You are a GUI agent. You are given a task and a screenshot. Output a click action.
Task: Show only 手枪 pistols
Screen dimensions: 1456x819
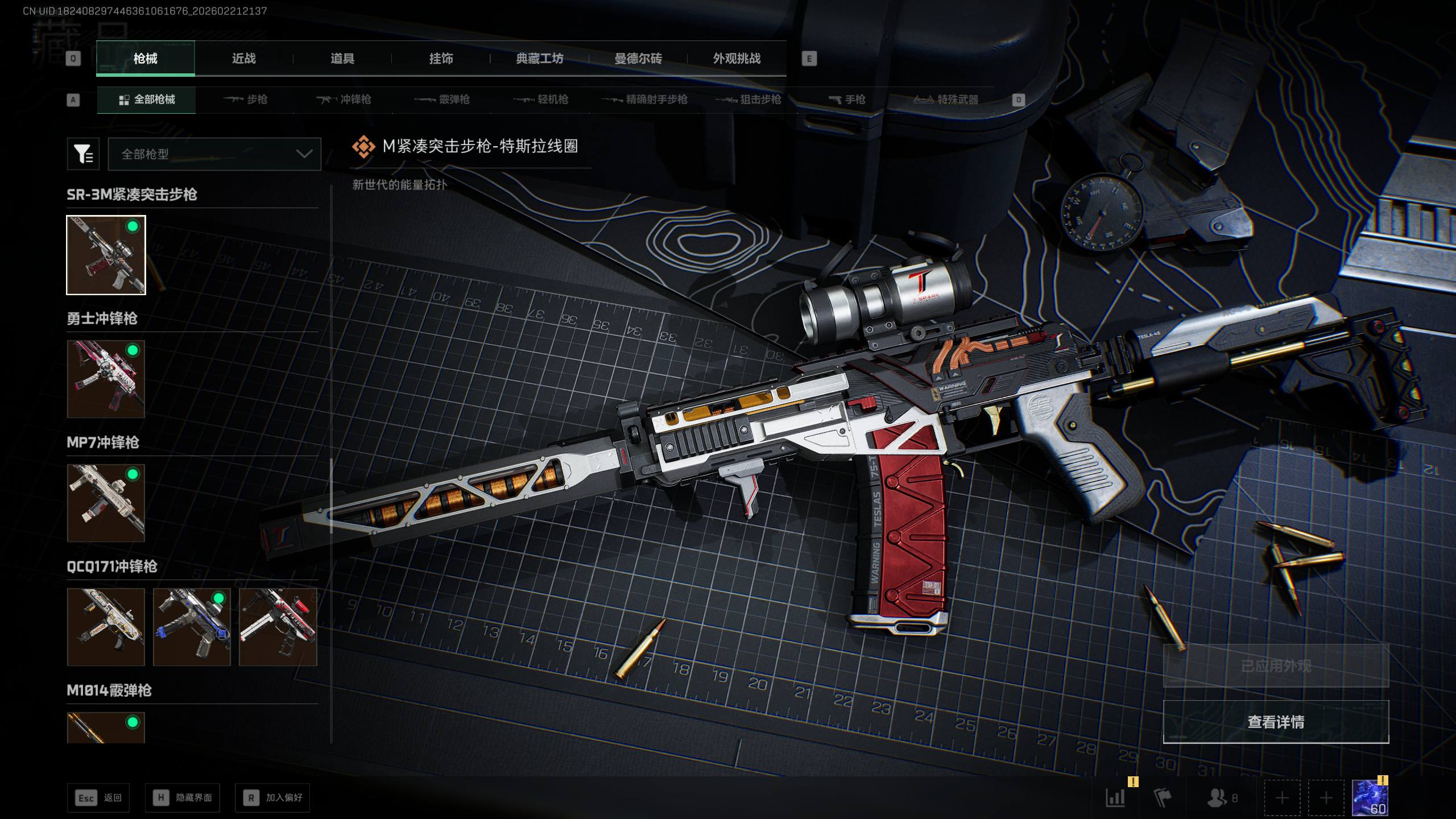point(847,100)
